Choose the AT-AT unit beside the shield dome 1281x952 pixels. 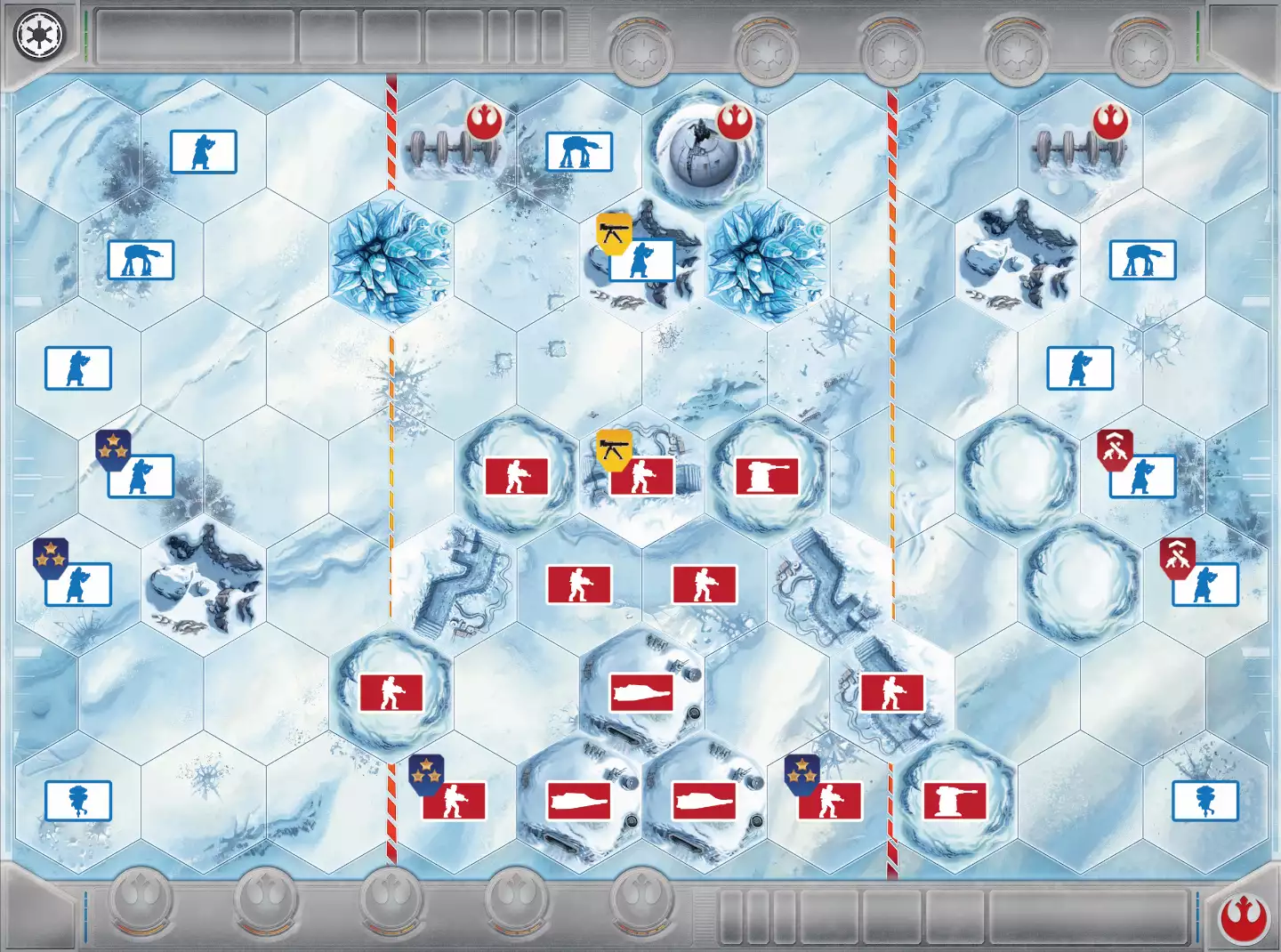click(579, 152)
